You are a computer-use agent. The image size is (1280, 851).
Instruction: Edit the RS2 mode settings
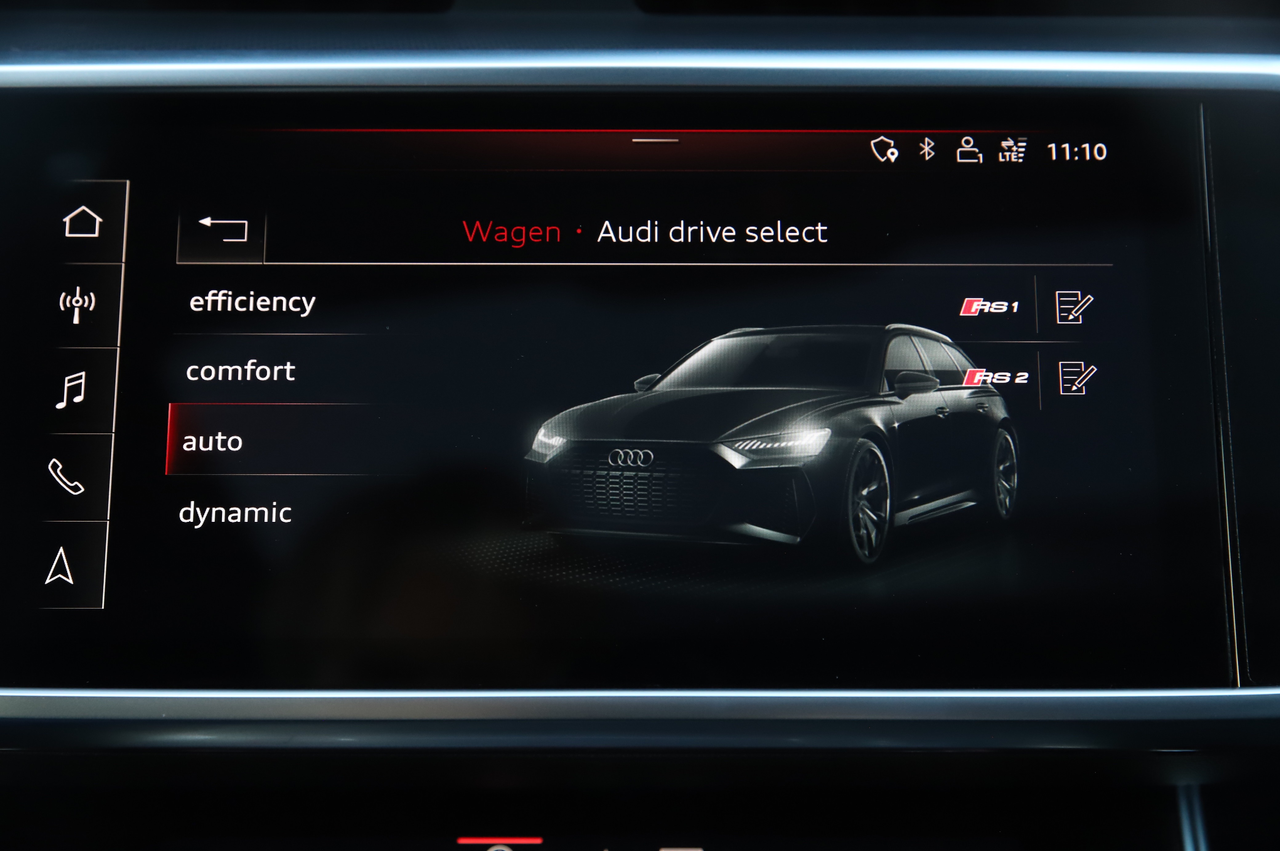pyautogui.click(x=1077, y=377)
